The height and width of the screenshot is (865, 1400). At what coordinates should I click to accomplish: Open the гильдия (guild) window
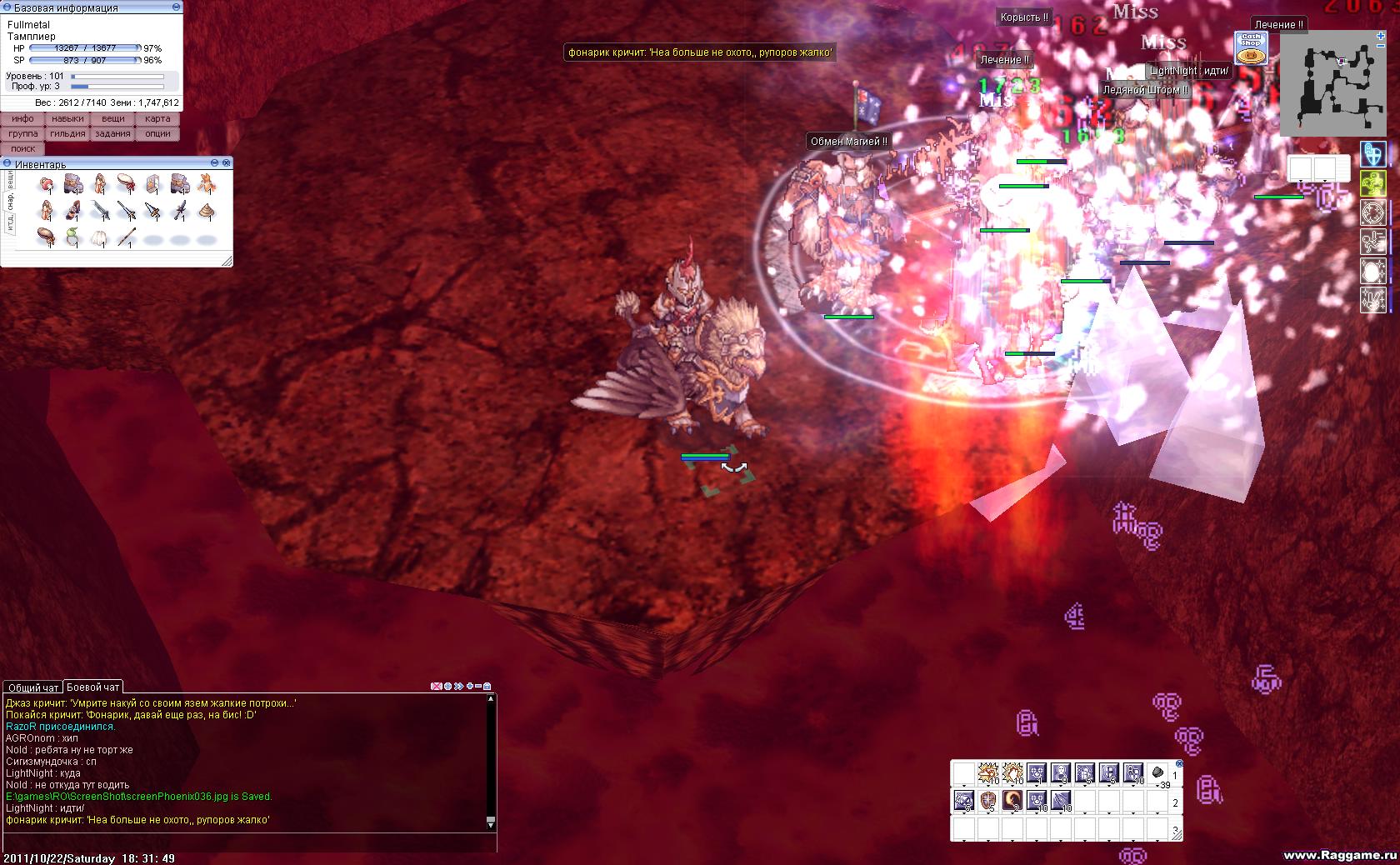[67, 134]
